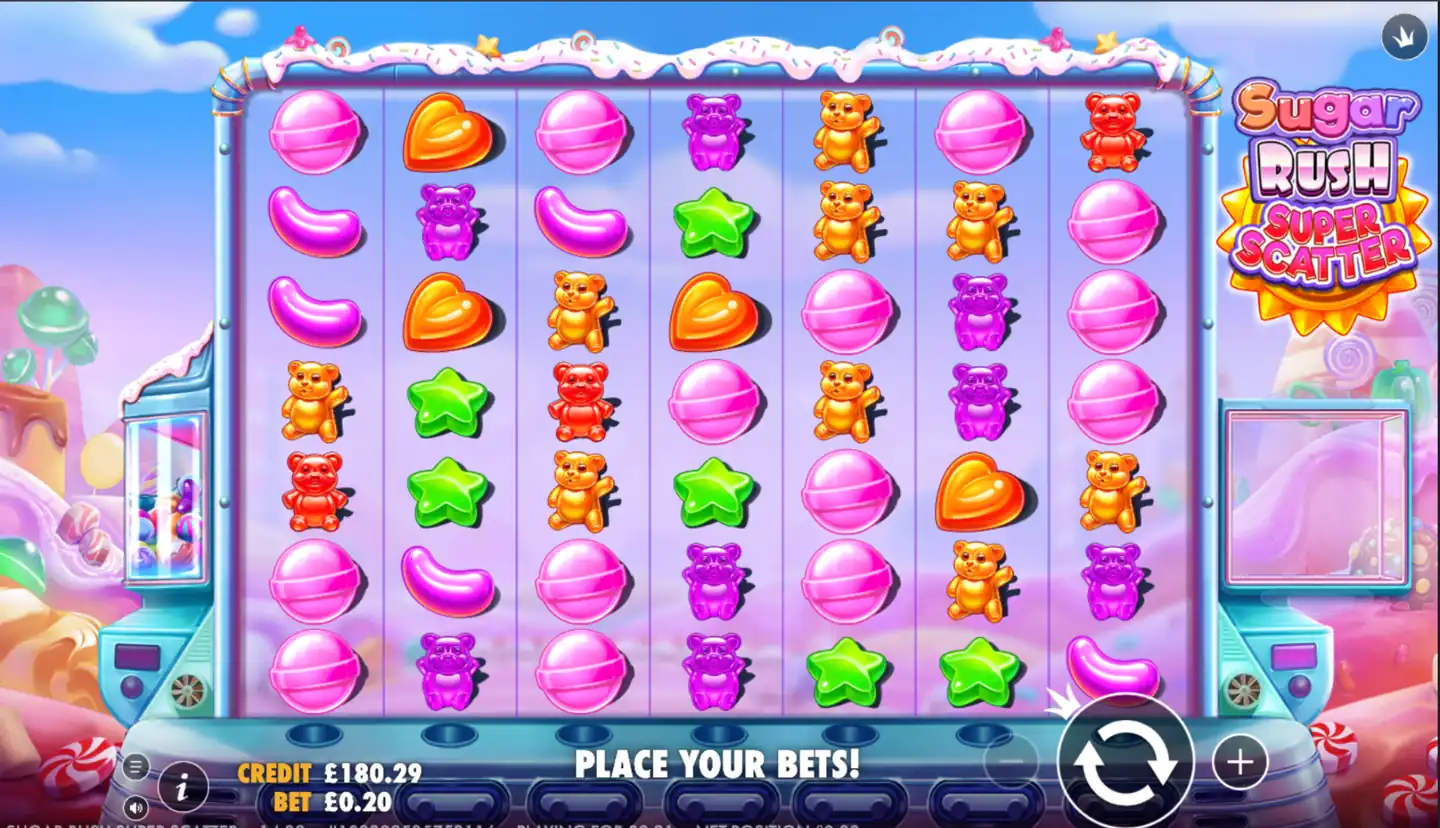The image size is (1440, 828).
Task: Select the red teddy bear symbol
Action: click(316, 489)
